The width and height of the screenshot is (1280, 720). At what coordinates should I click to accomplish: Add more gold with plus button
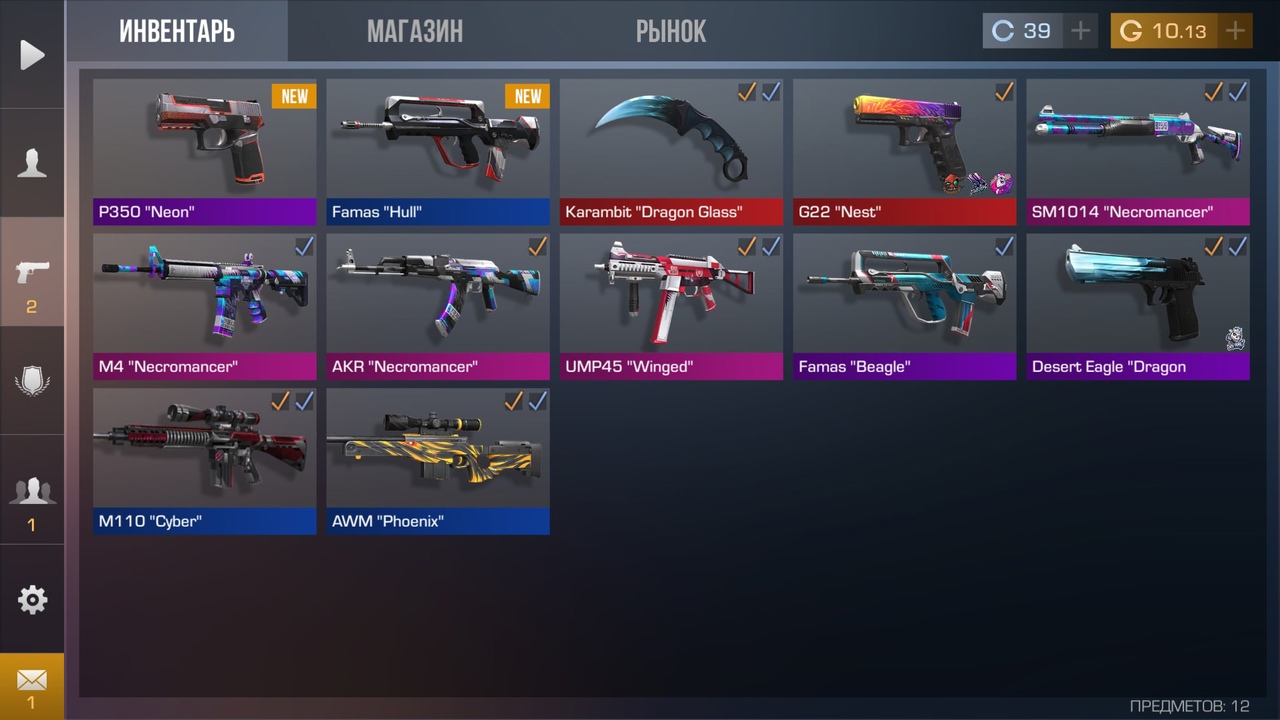(1235, 31)
